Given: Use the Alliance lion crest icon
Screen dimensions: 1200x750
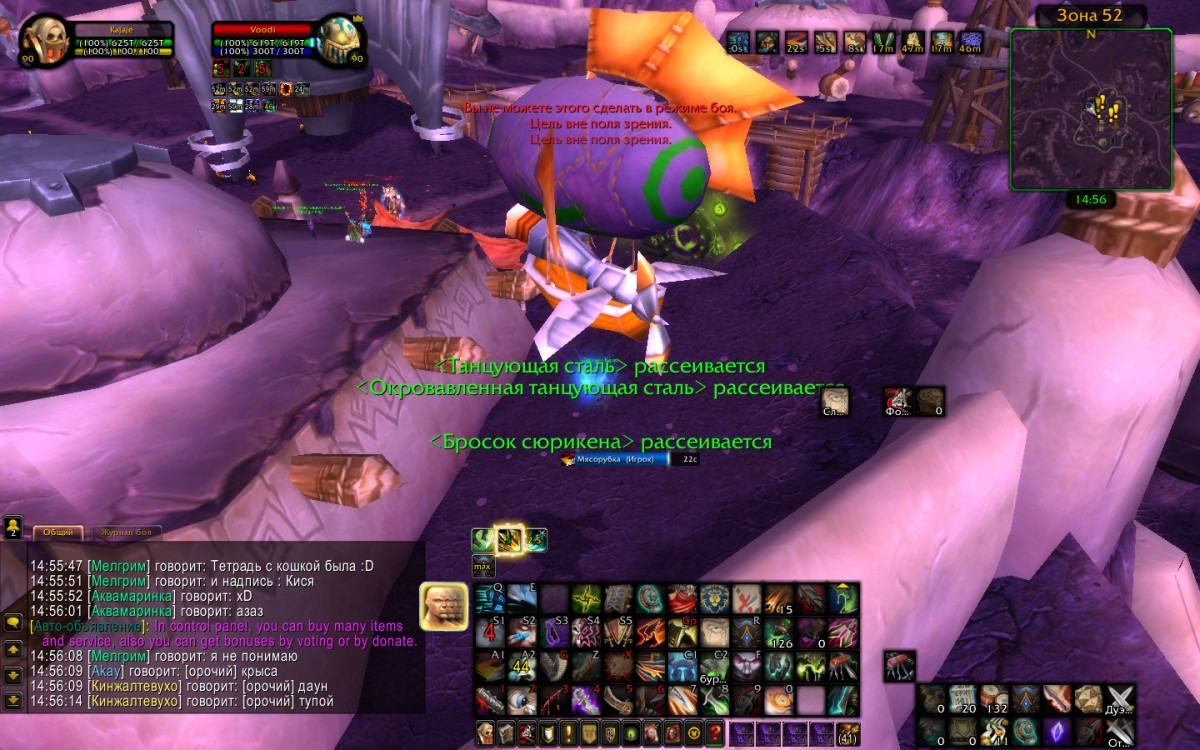Looking at the screenshot, I should click(x=714, y=599).
